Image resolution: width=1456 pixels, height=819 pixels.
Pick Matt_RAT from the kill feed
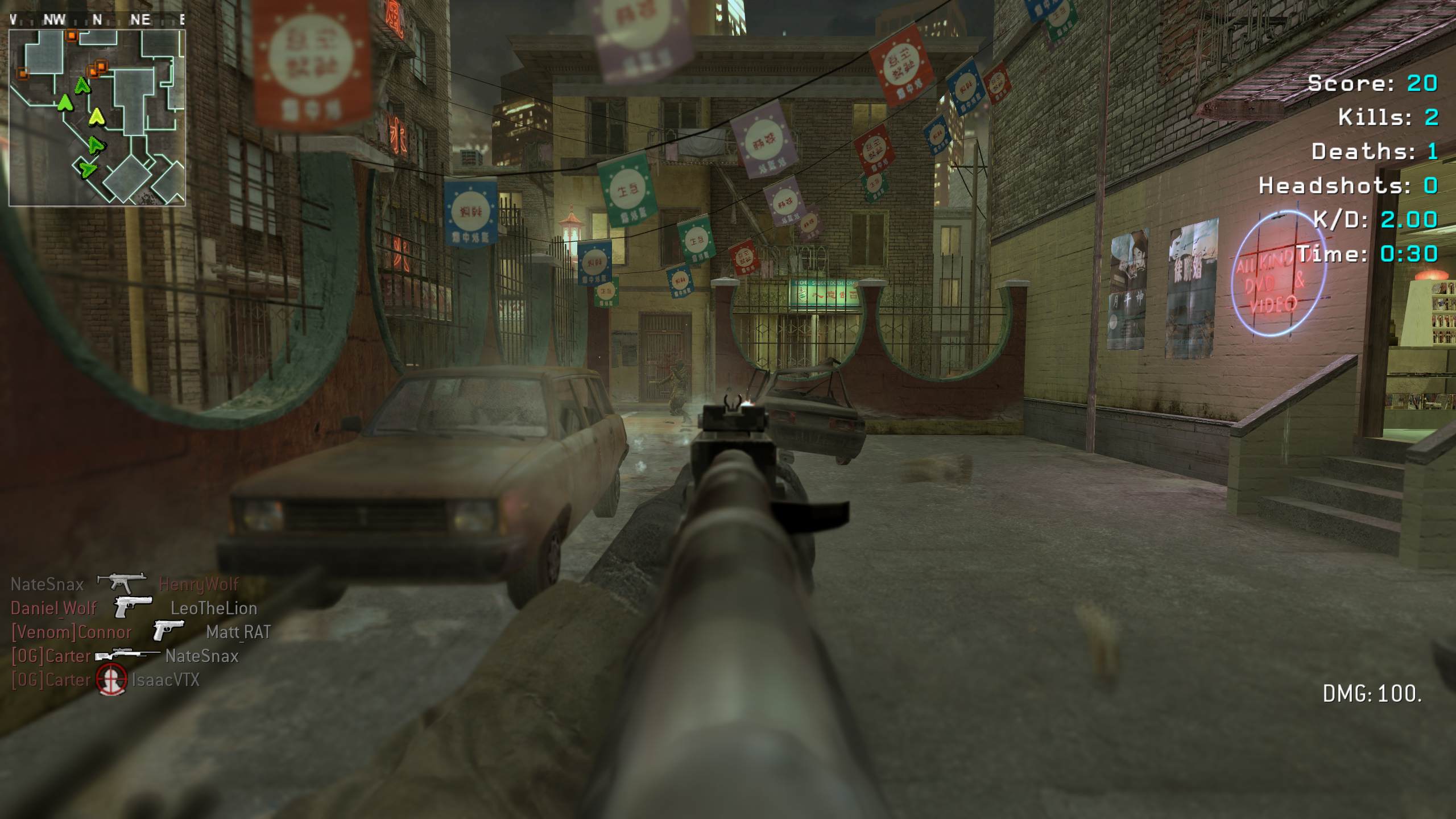pyautogui.click(x=238, y=632)
